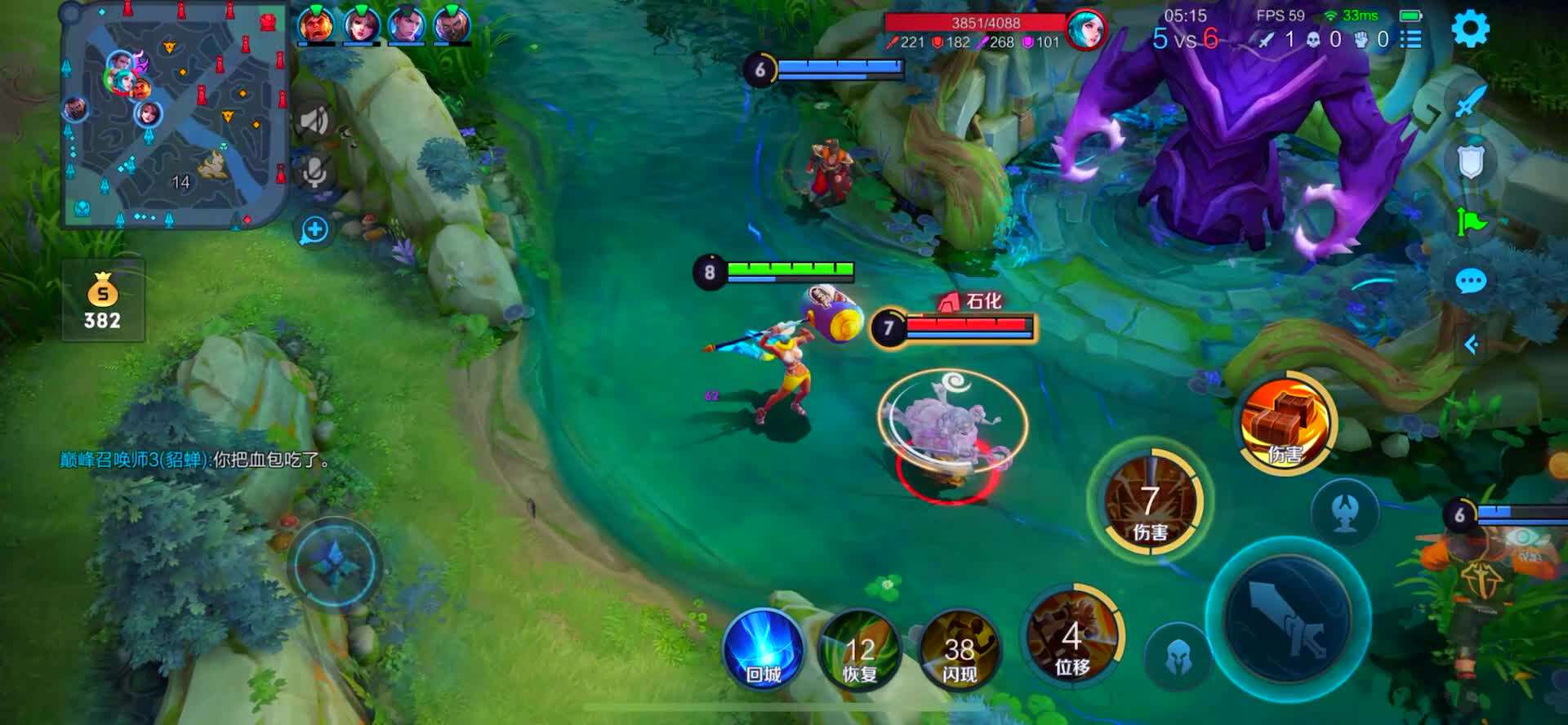Image resolution: width=1568 pixels, height=725 pixels.
Task: Toggle the microphone button
Action: pyautogui.click(x=315, y=172)
